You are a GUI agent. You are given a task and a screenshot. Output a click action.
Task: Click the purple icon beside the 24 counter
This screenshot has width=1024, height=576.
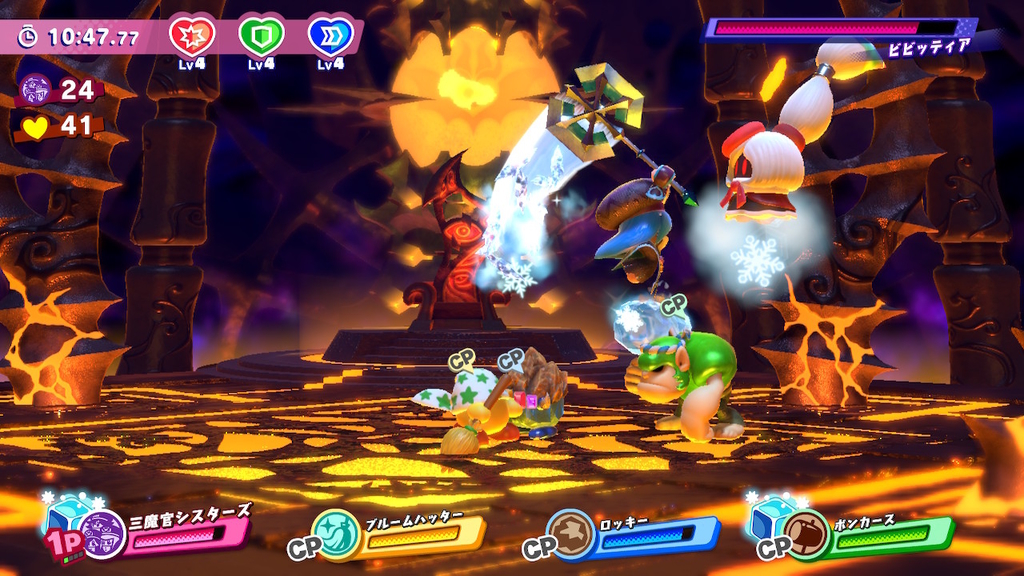(36, 90)
